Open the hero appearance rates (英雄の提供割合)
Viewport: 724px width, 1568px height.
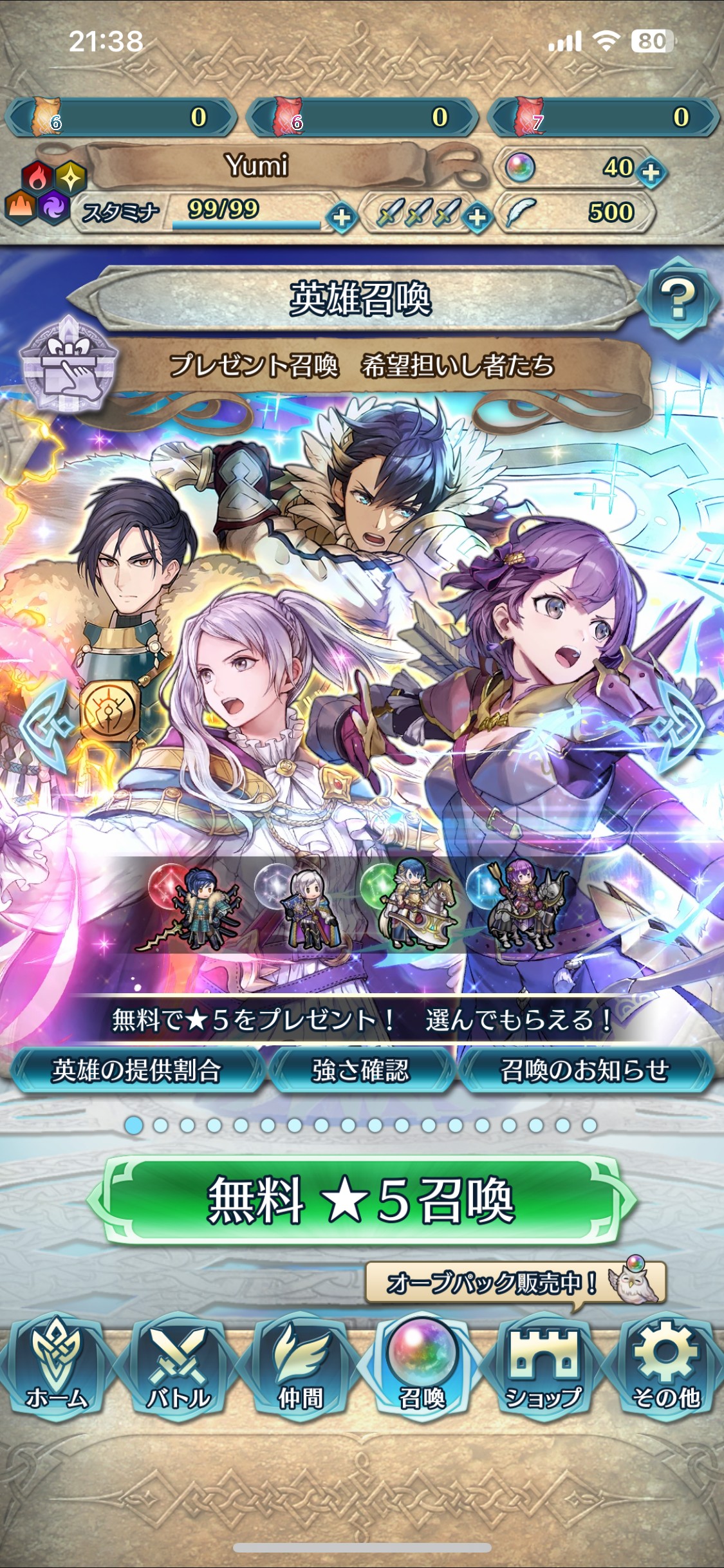coord(136,1070)
